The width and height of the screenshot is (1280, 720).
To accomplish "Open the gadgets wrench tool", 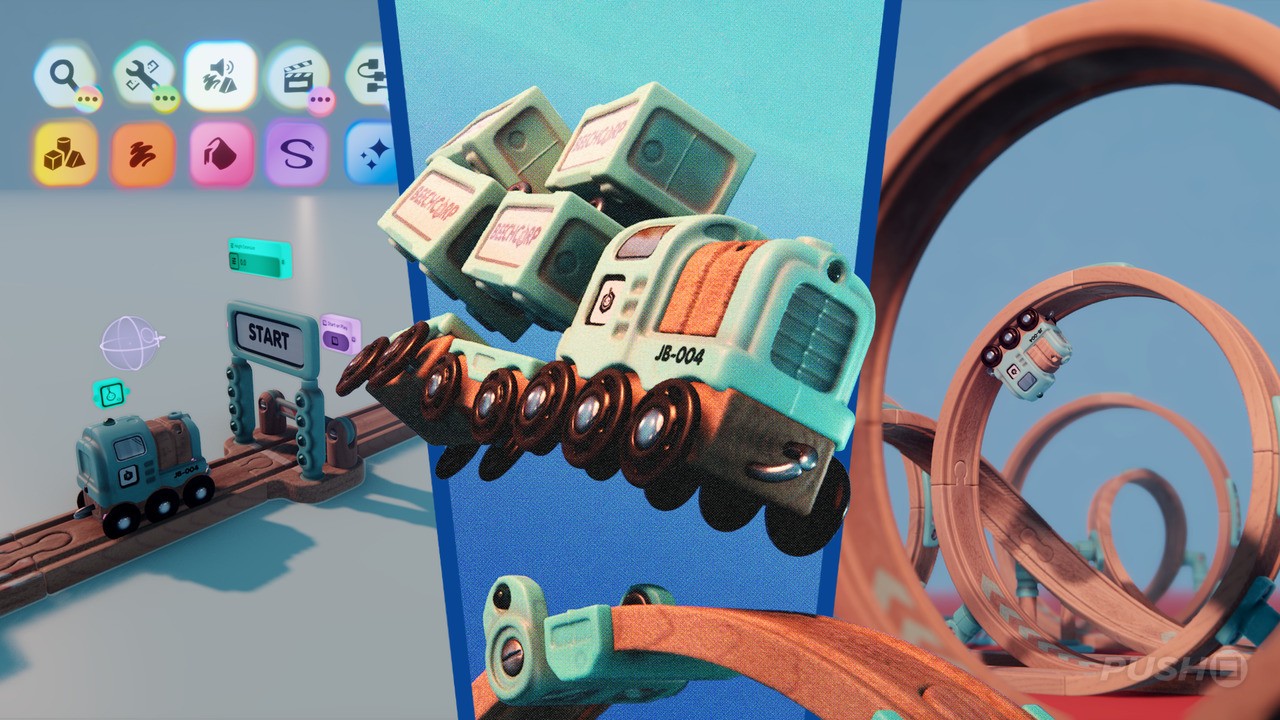I will pos(142,72).
